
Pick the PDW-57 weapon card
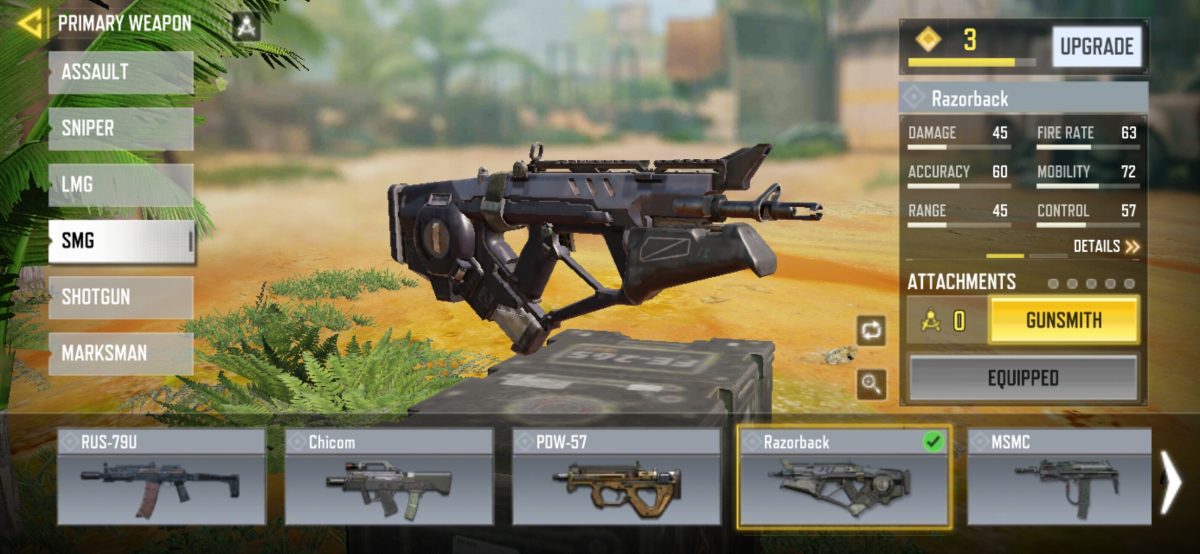(x=616, y=477)
